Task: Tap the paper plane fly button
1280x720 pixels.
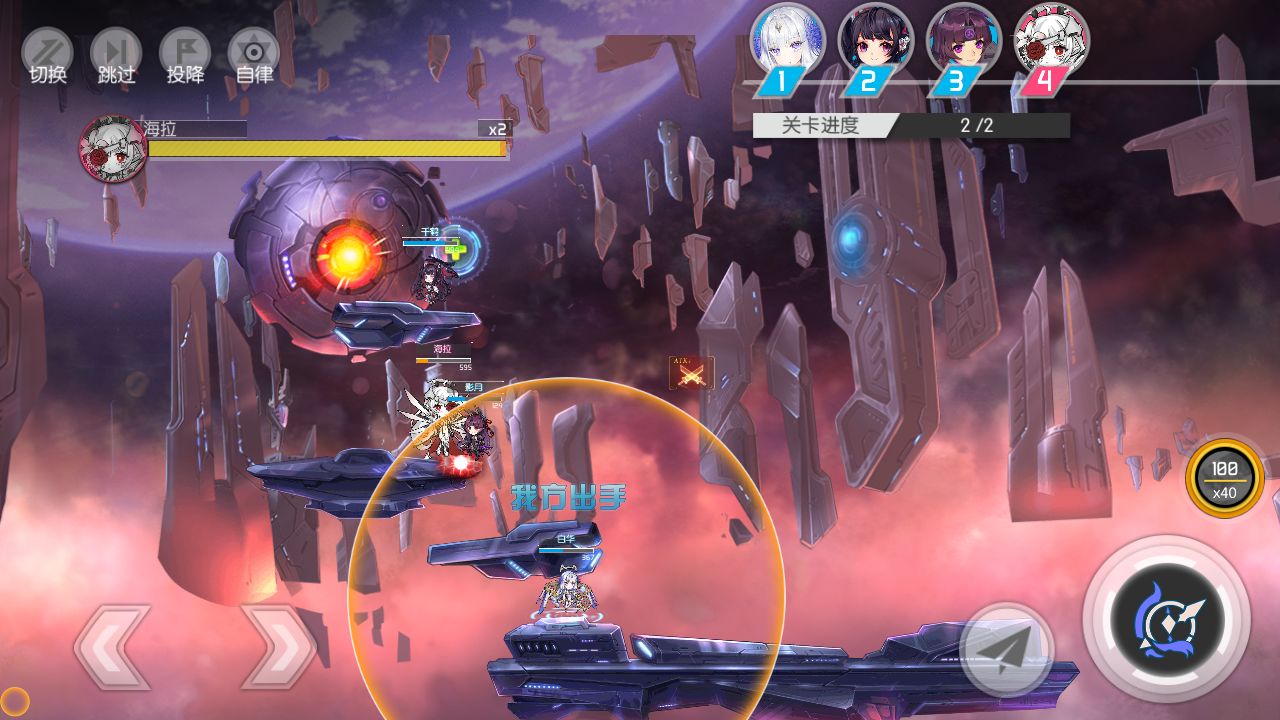Action: 1006,650
